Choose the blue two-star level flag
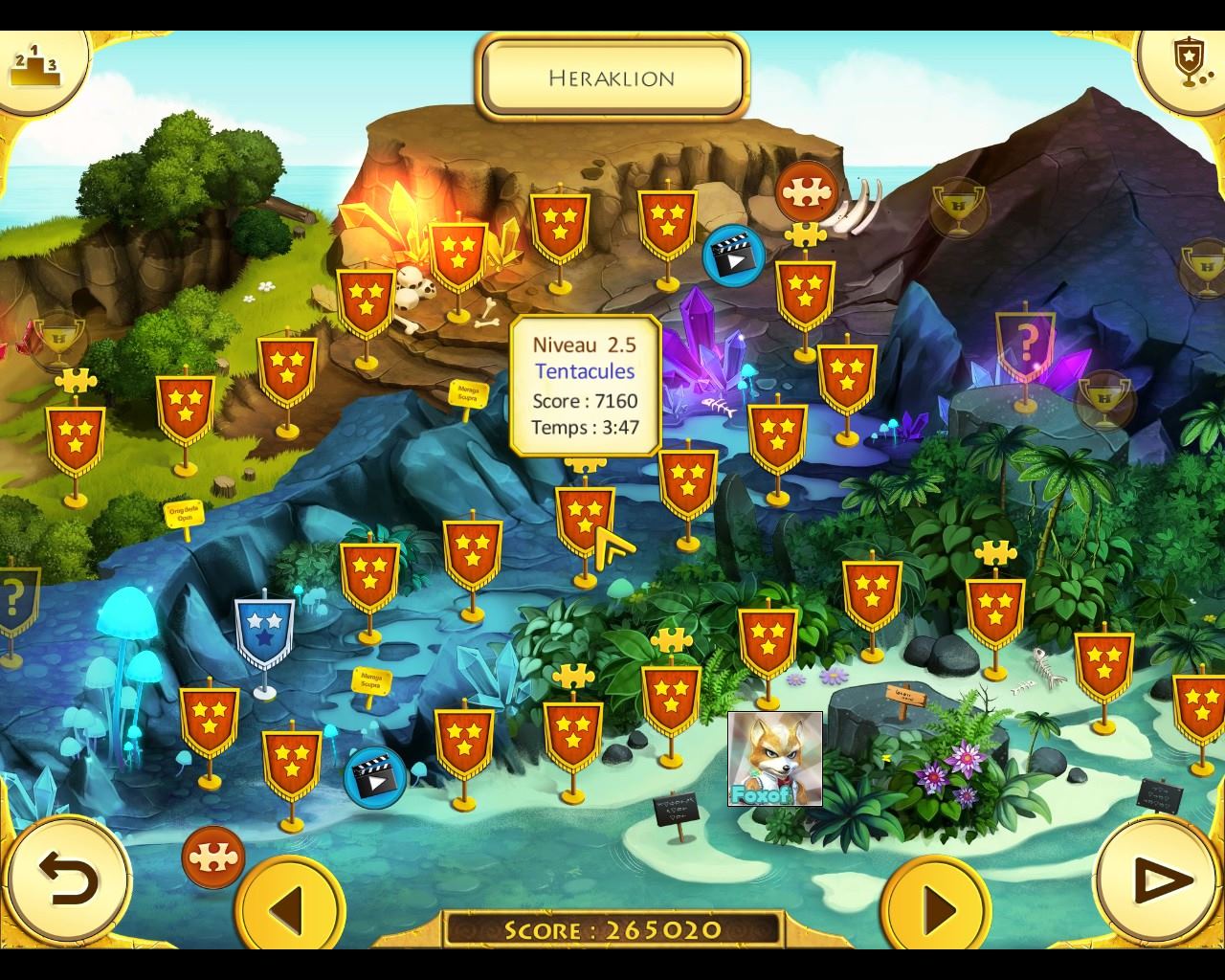This screenshot has width=1225, height=980. coord(263,629)
